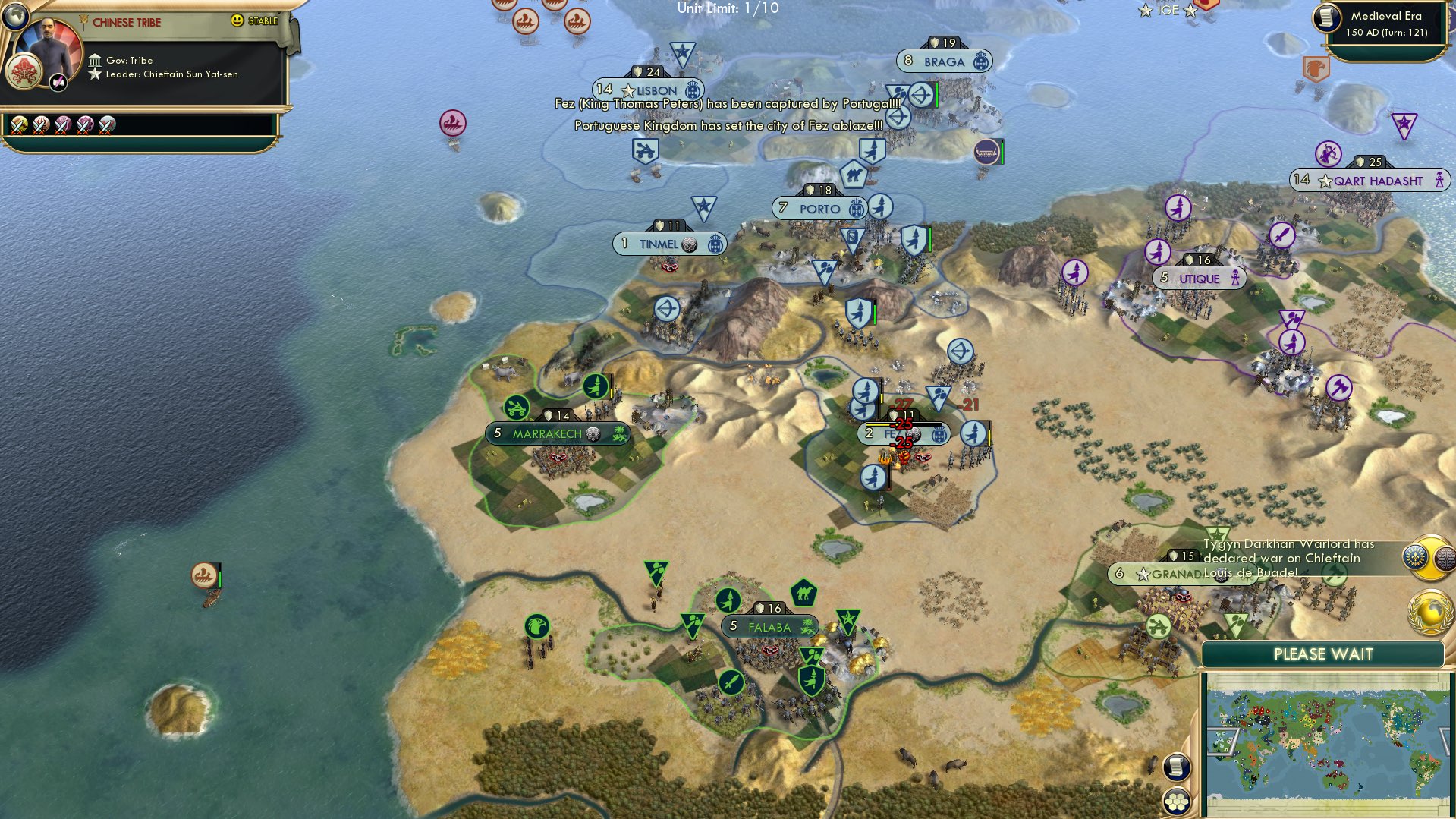Viewport: 1456px width, 819px height.
Task: Open the Porto city banner
Action: coord(819,209)
